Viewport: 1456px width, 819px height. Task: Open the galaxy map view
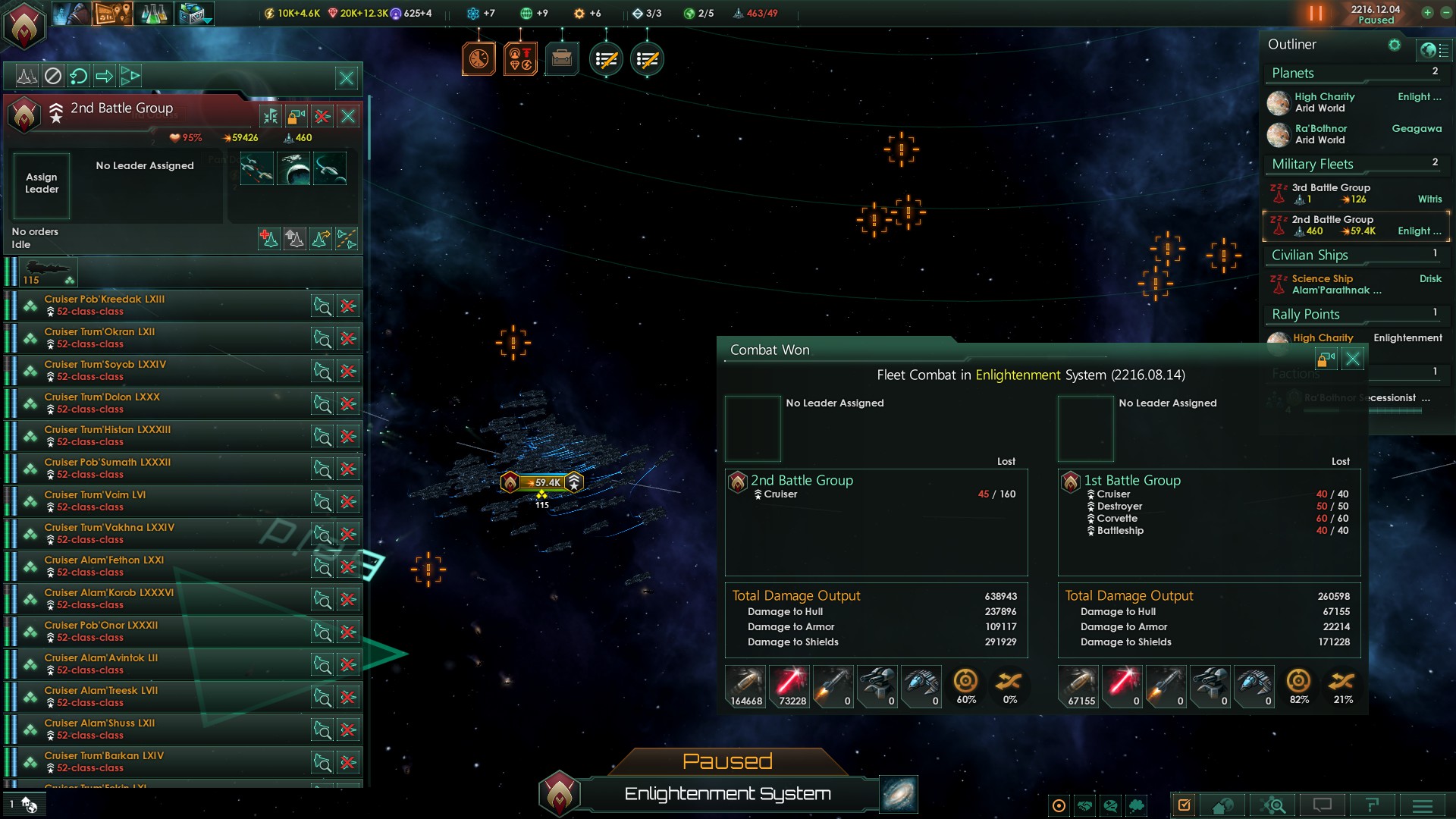click(899, 794)
